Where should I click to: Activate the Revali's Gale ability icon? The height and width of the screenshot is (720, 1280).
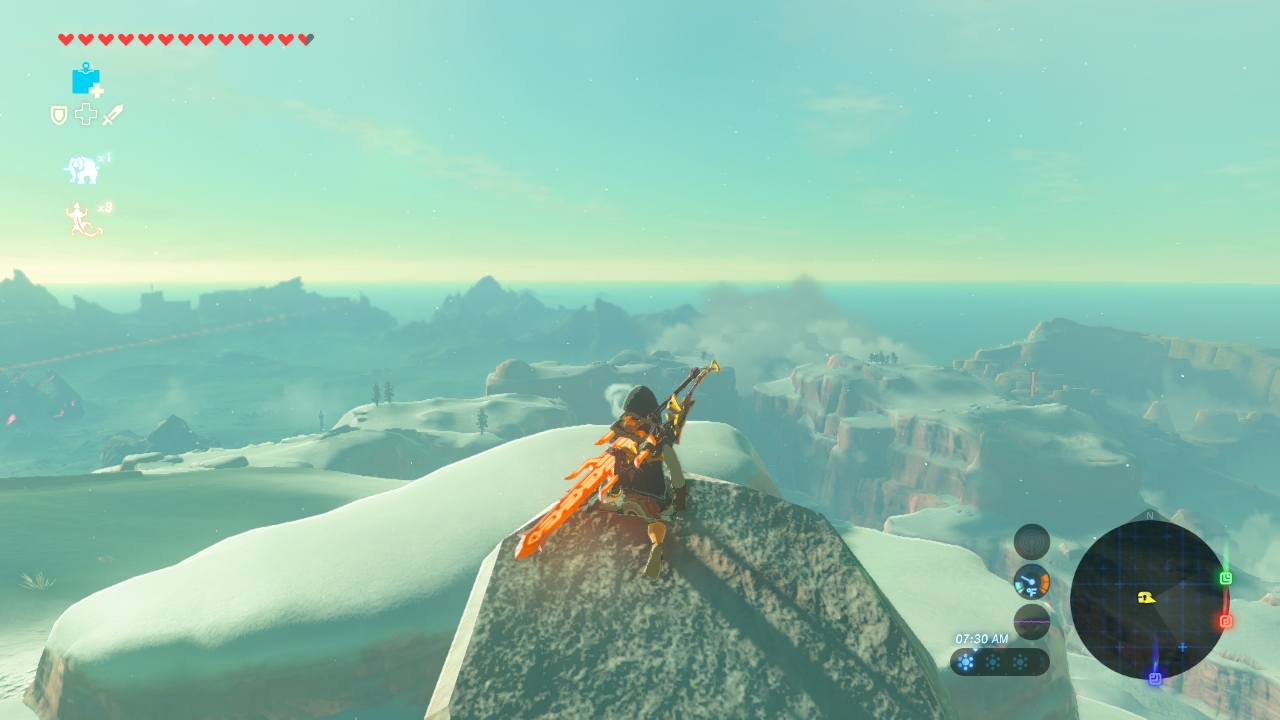coord(83,220)
